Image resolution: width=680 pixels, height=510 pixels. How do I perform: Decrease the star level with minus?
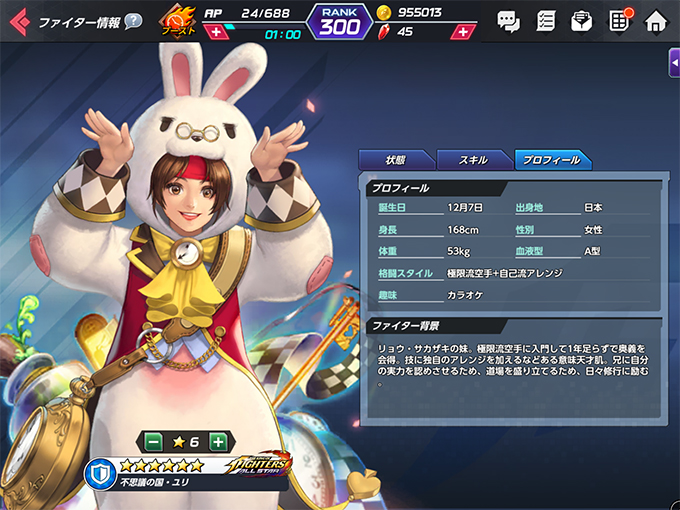(x=153, y=441)
